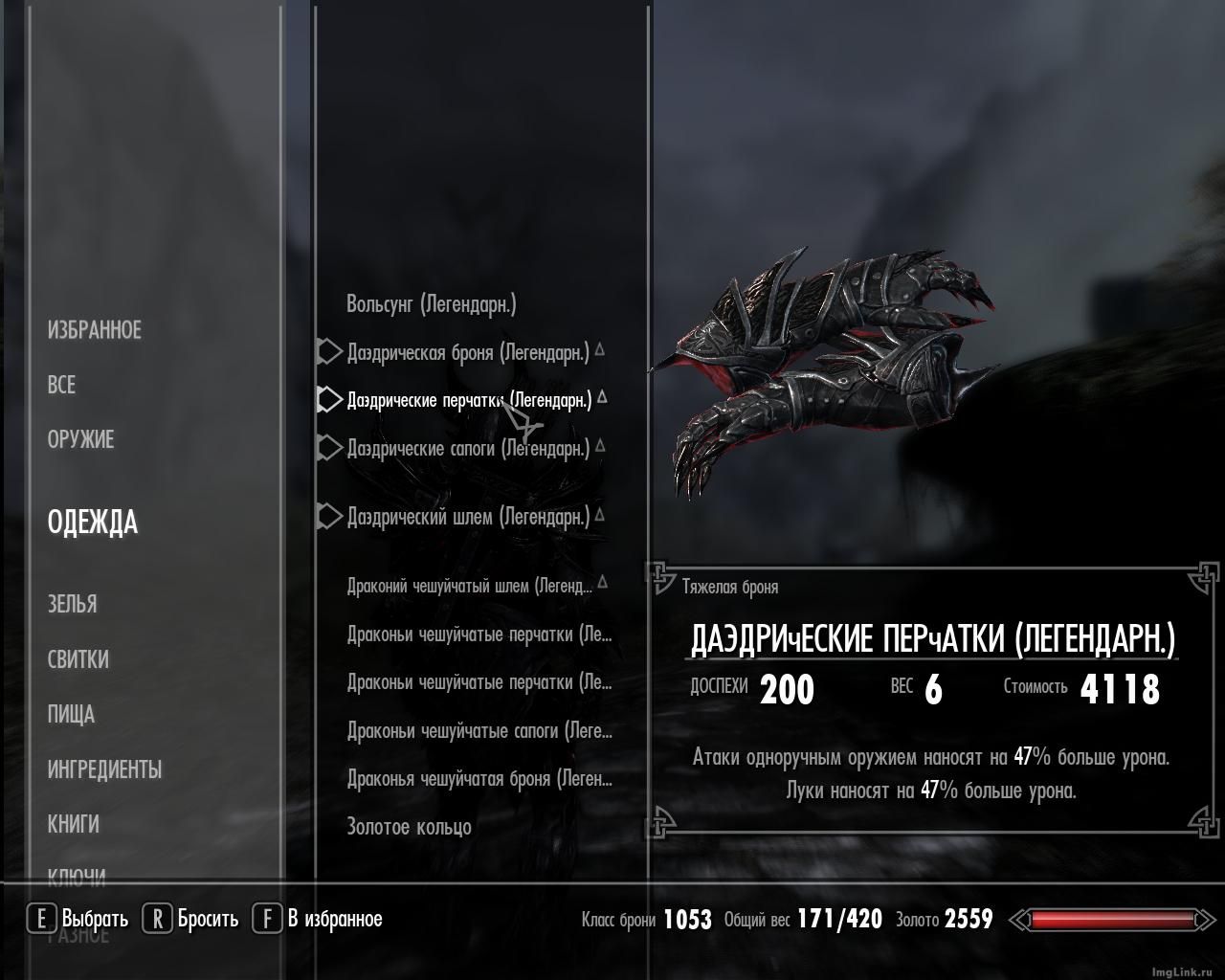Select the ОДЕЖДА apparel category
Viewport: 1225px width, 980px height.
[93, 523]
